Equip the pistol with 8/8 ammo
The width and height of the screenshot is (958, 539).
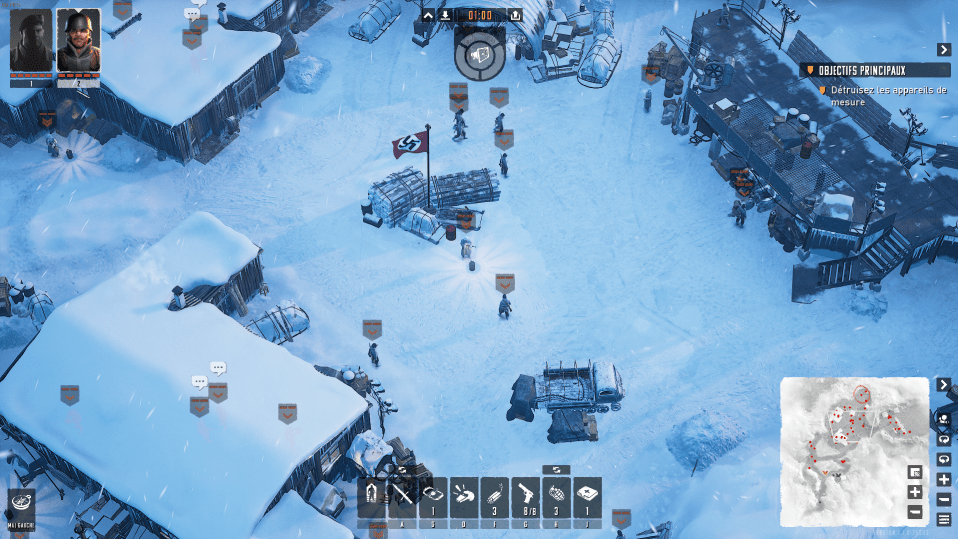click(525, 496)
